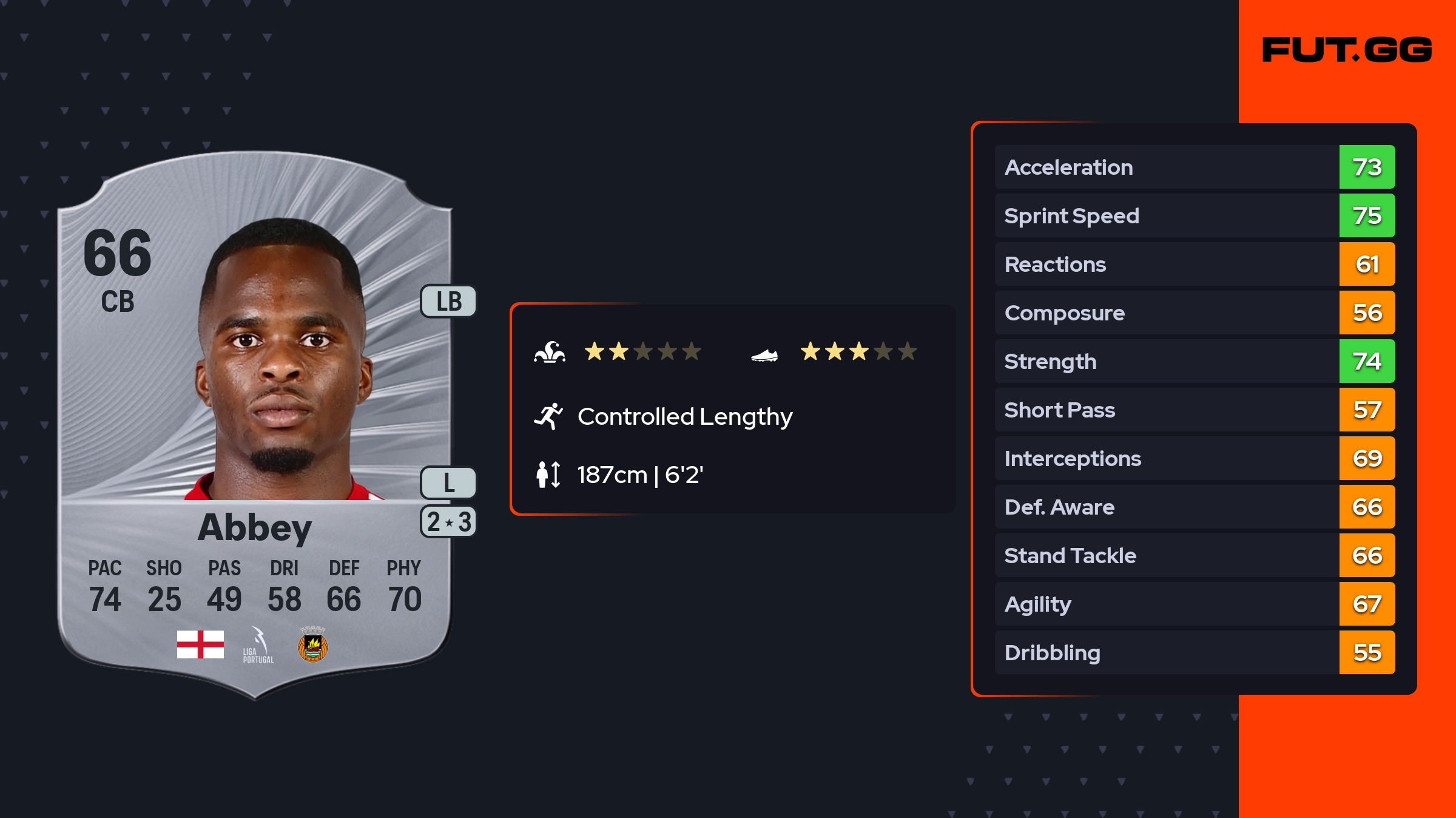Click the club crest on the card
The height and width of the screenshot is (818, 1456).
(x=313, y=645)
